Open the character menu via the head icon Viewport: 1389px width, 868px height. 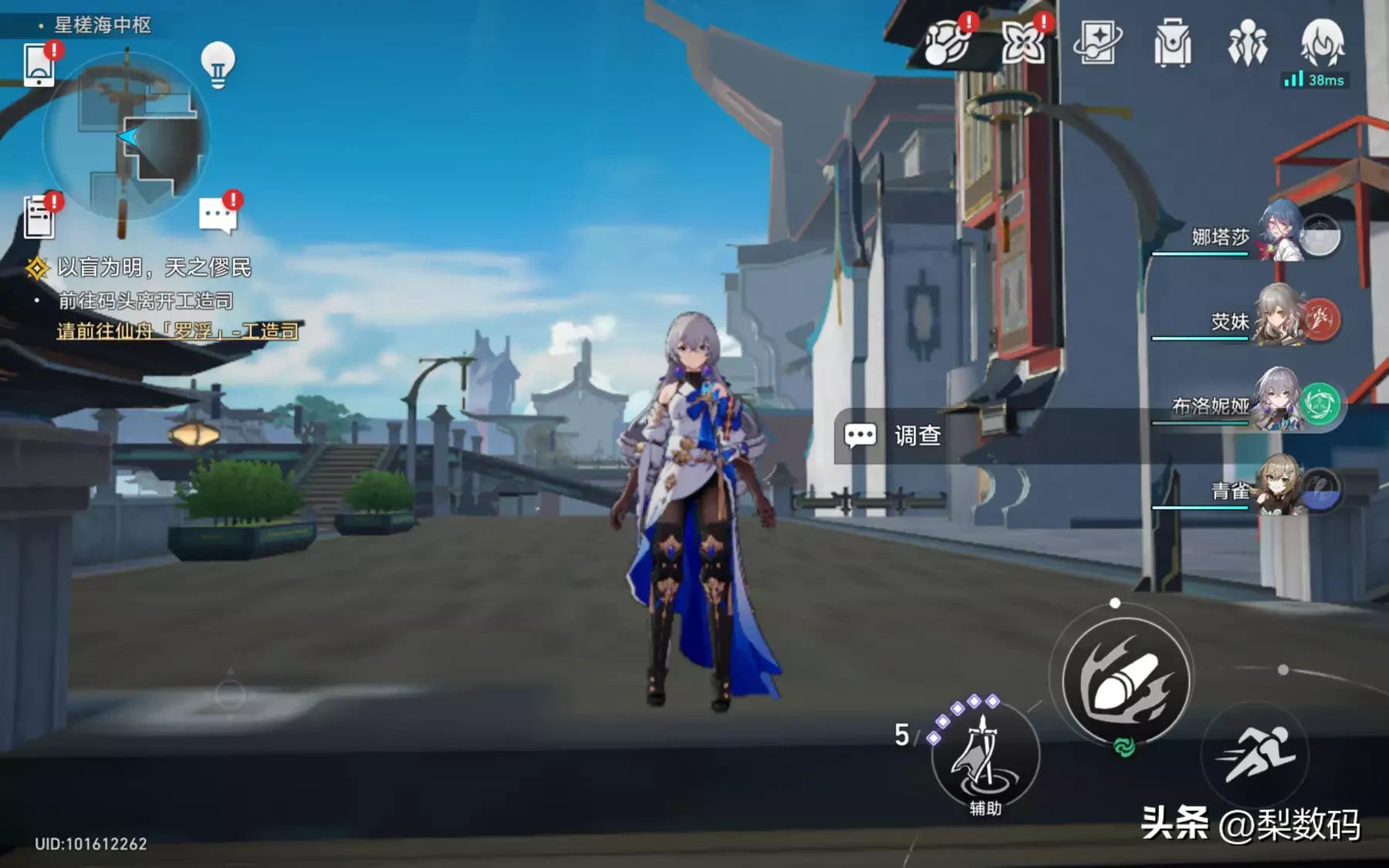tap(1323, 44)
